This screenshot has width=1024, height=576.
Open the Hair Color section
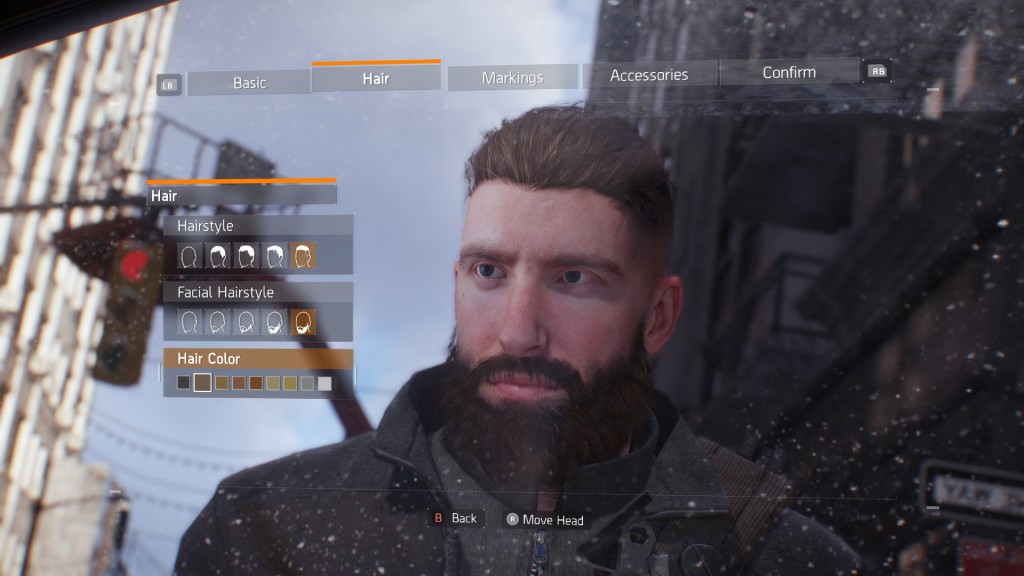pos(257,358)
